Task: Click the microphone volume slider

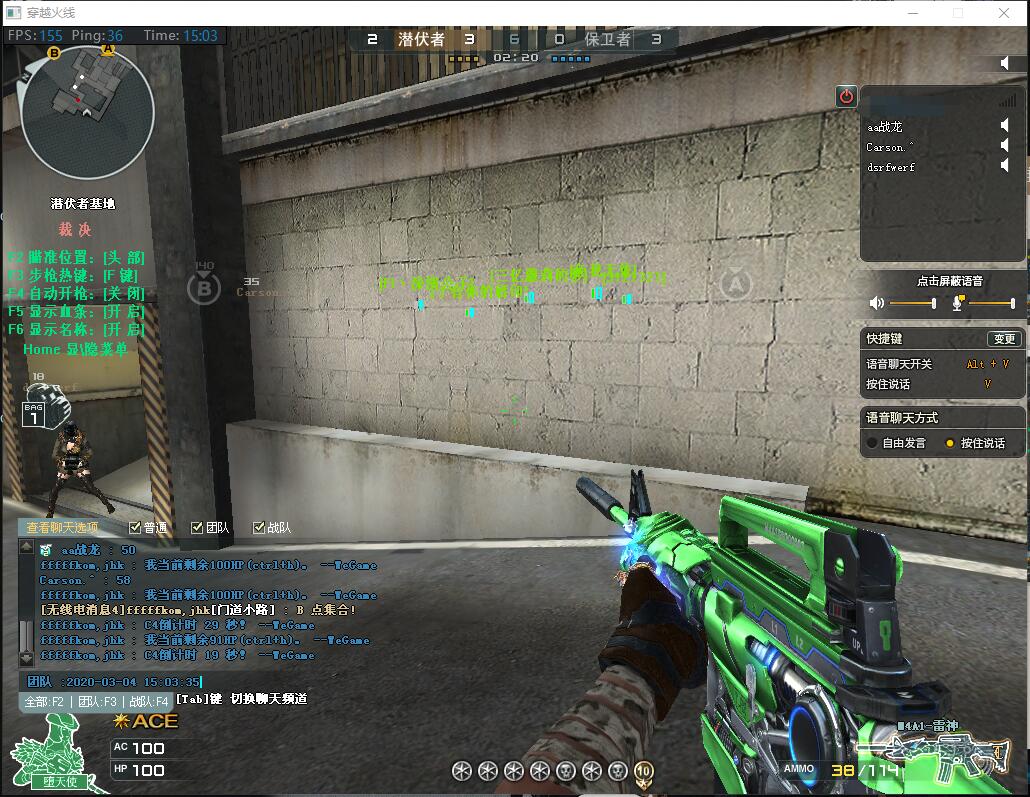Action: pyautogui.click(x=991, y=303)
